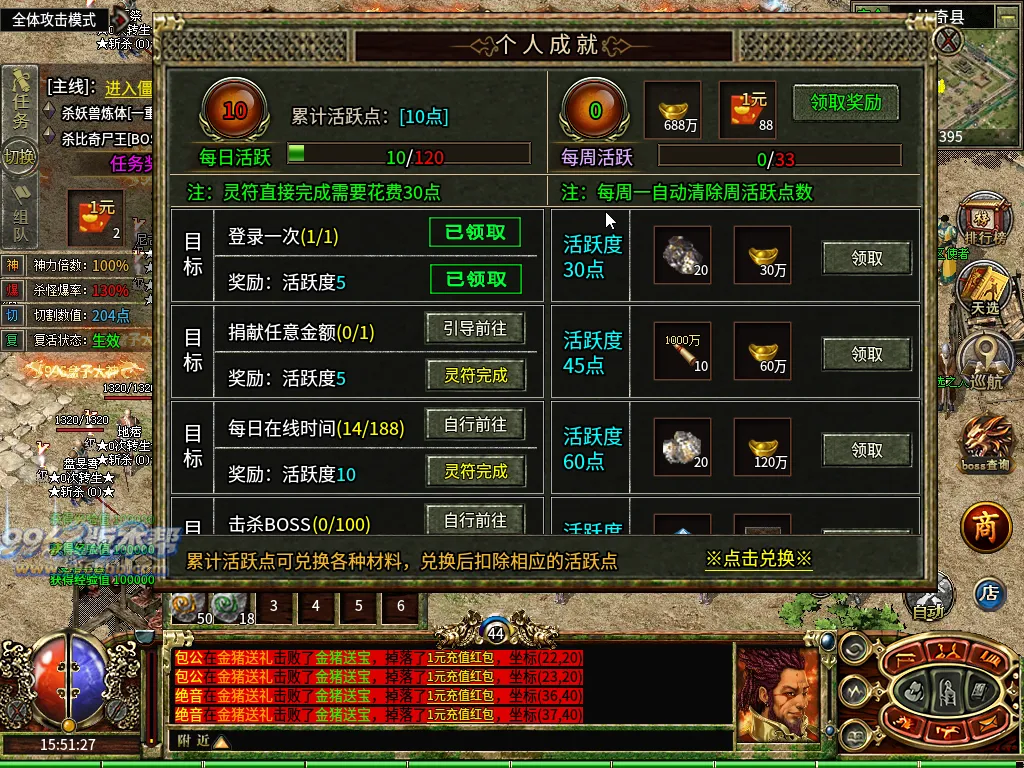Open the ※点击兑换※ exchange link
The width and height of the screenshot is (1024, 768).
[759, 559]
